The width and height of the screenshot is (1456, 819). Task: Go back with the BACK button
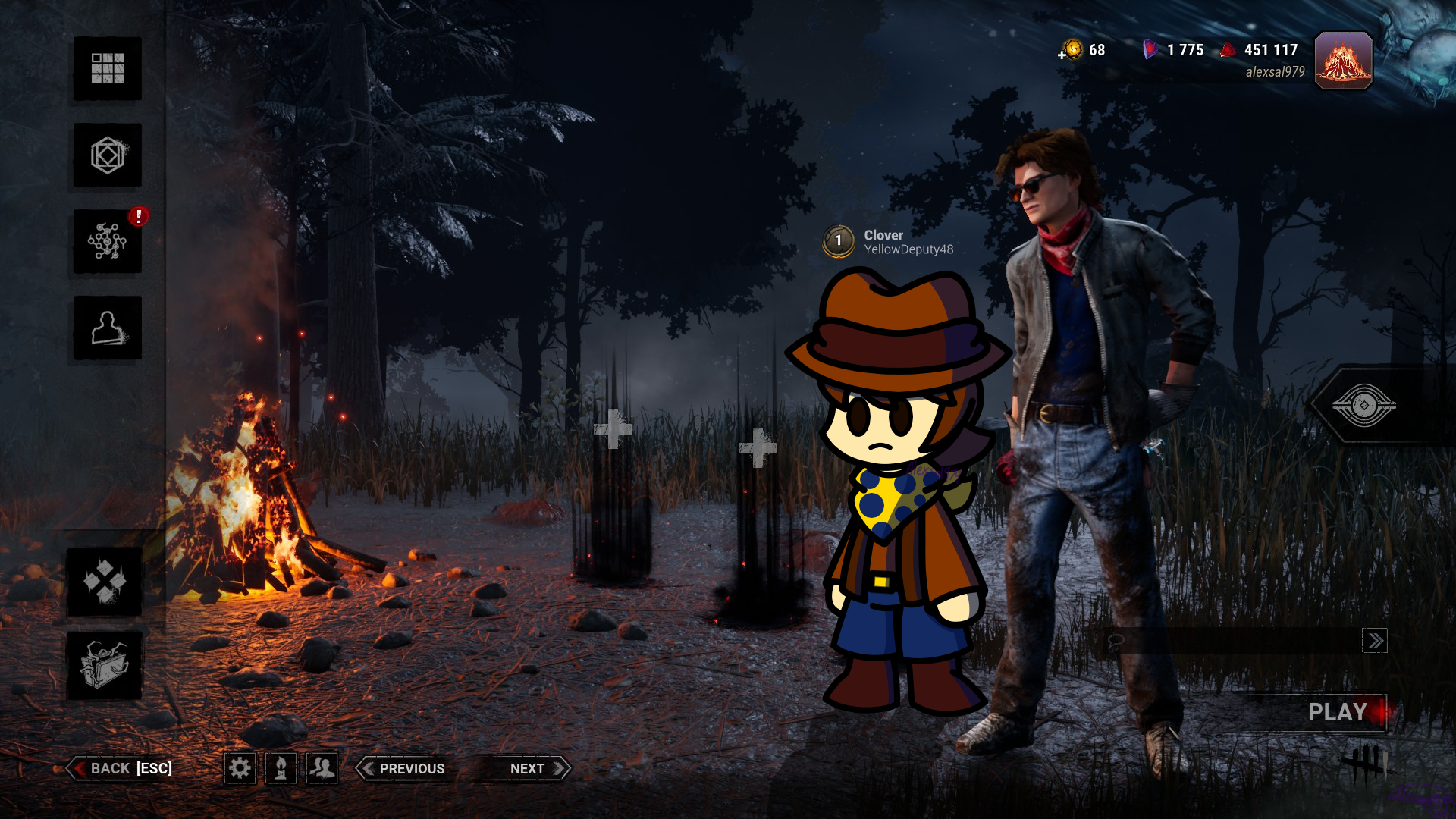pos(123,768)
